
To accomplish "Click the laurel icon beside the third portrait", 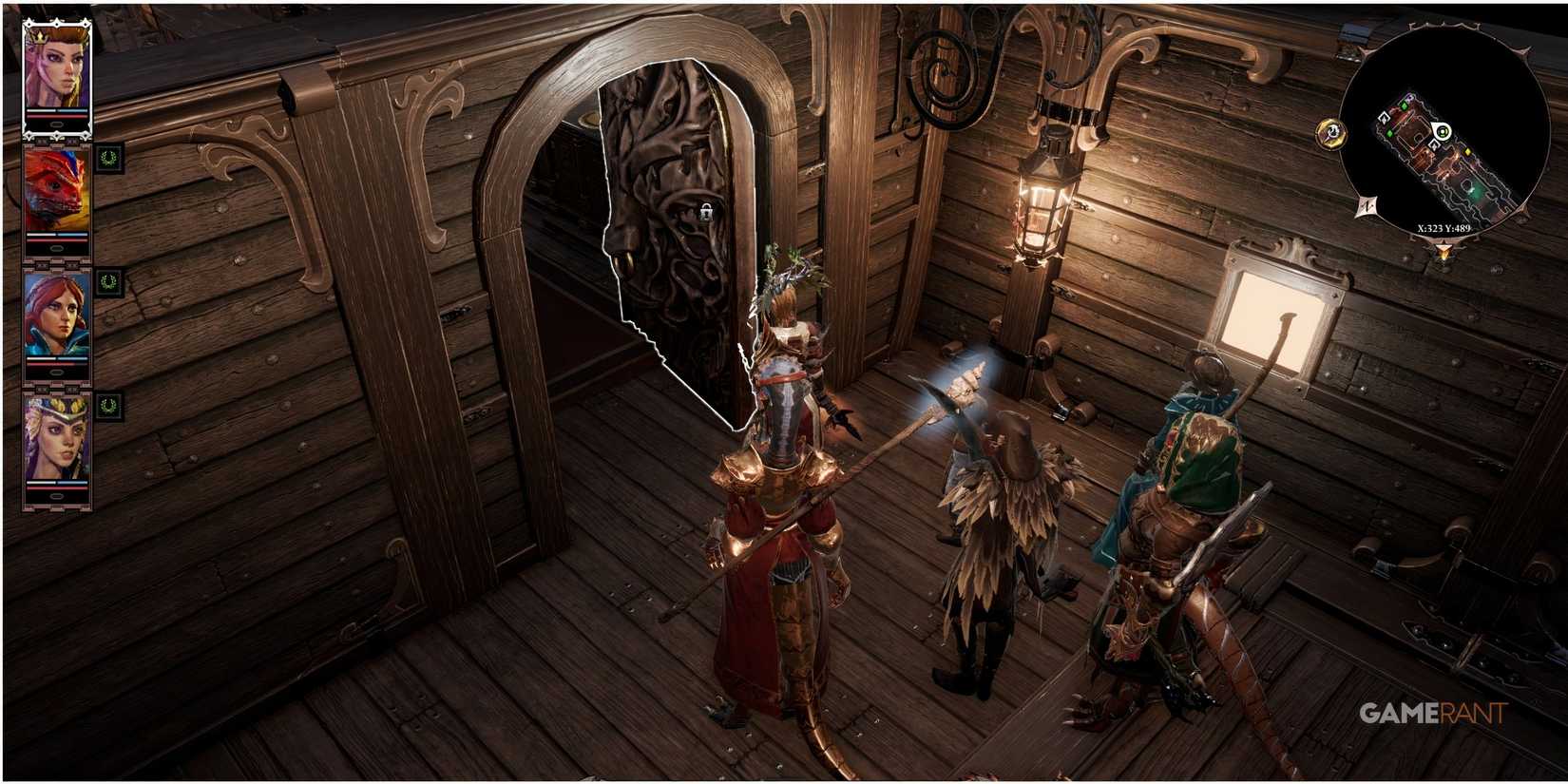I will click(x=109, y=284).
